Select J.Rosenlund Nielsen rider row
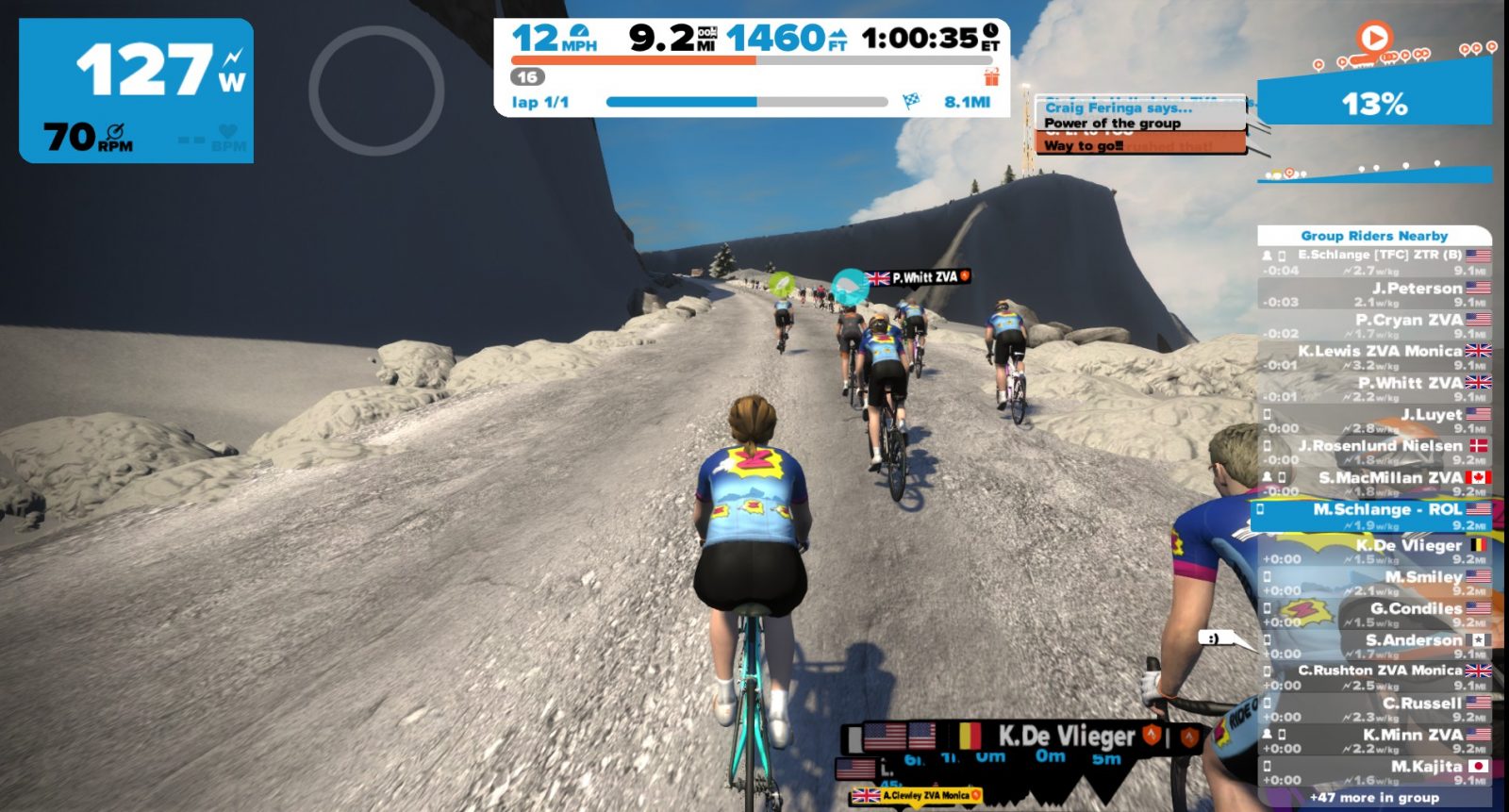Image resolution: width=1509 pixels, height=812 pixels. point(1375,452)
